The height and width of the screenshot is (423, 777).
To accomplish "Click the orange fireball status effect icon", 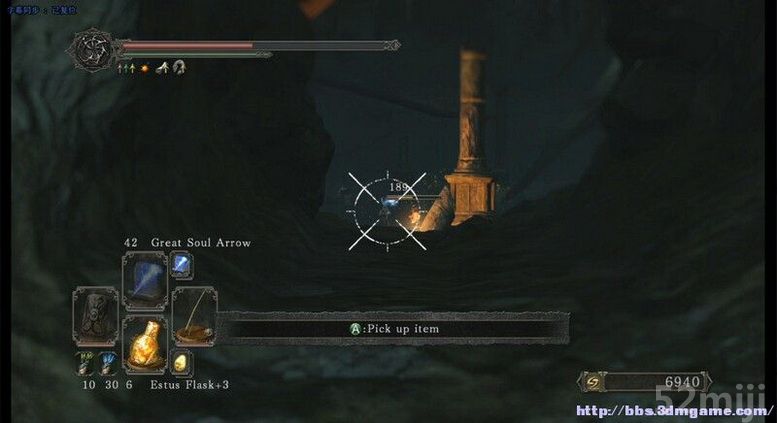I will 145,68.
